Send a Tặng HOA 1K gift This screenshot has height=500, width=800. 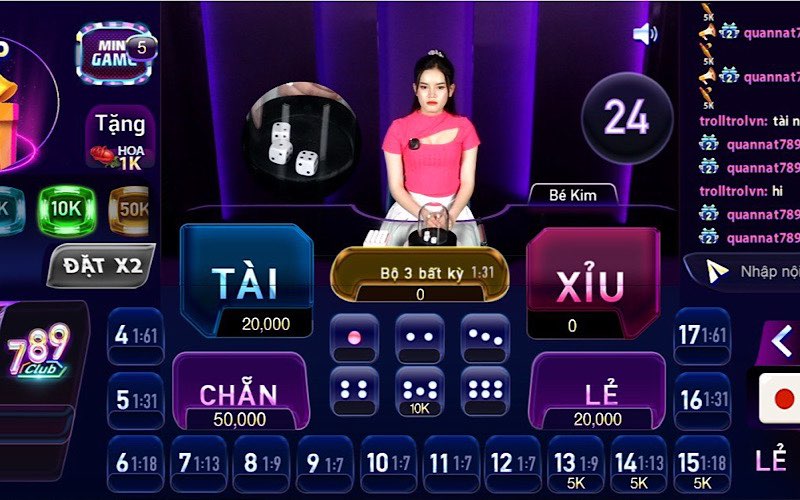point(120,137)
